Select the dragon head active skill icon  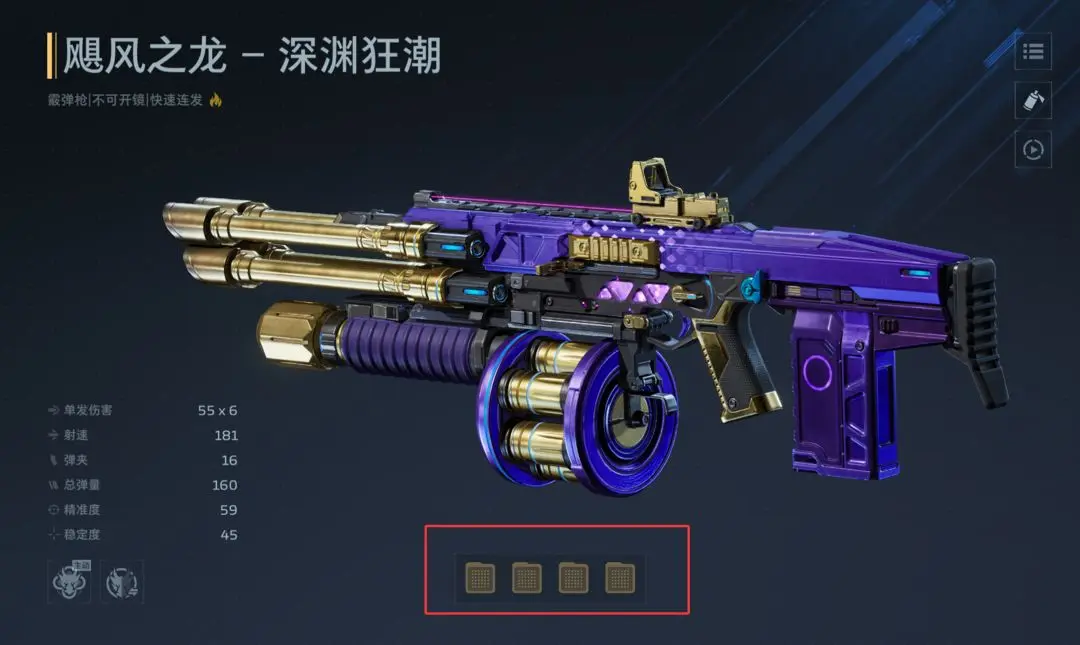[x=69, y=582]
